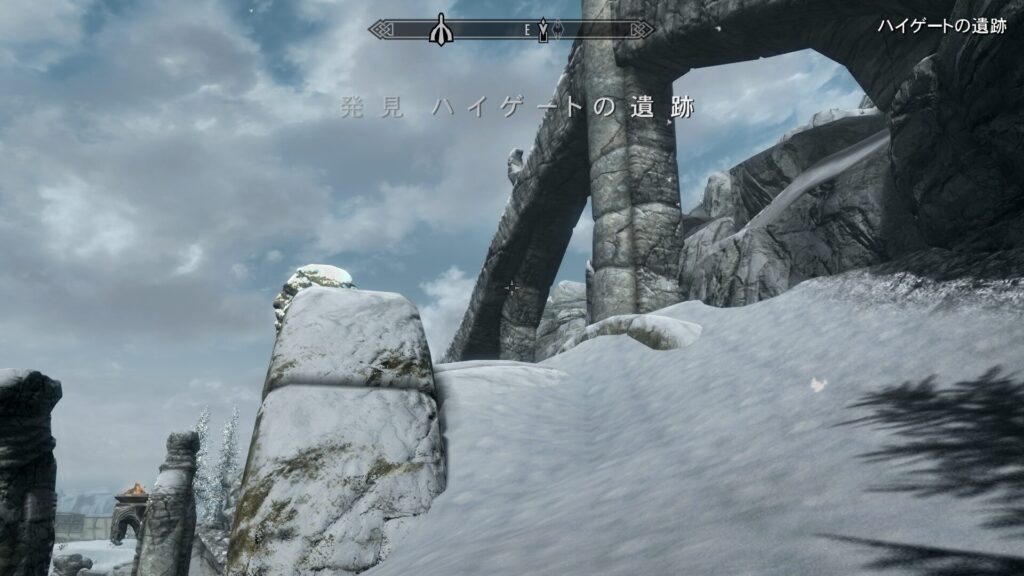Select the quest arrow marker beside the E
The width and height of the screenshot is (1024, 576).
tap(543, 31)
